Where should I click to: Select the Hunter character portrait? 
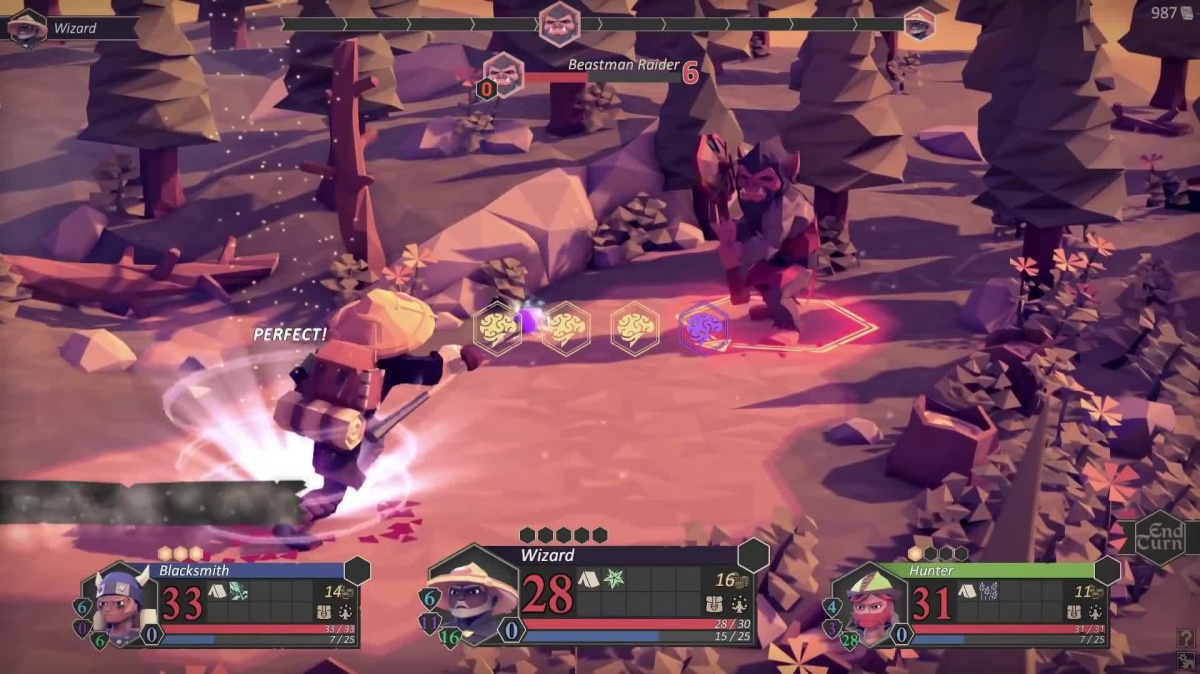pyautogui.click(x=869, y=604)
